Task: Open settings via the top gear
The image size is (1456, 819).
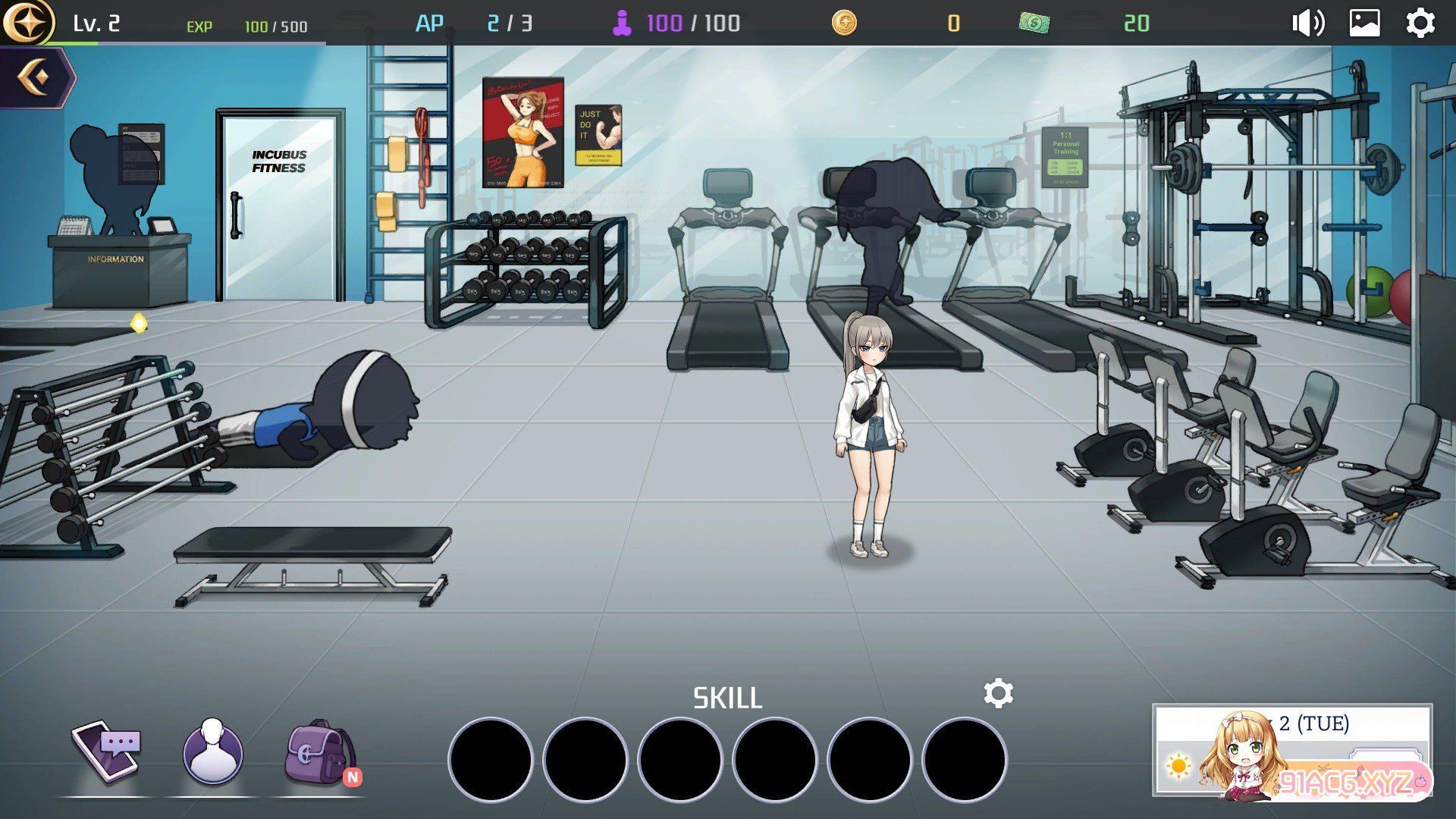Action: pos(1420,23)
